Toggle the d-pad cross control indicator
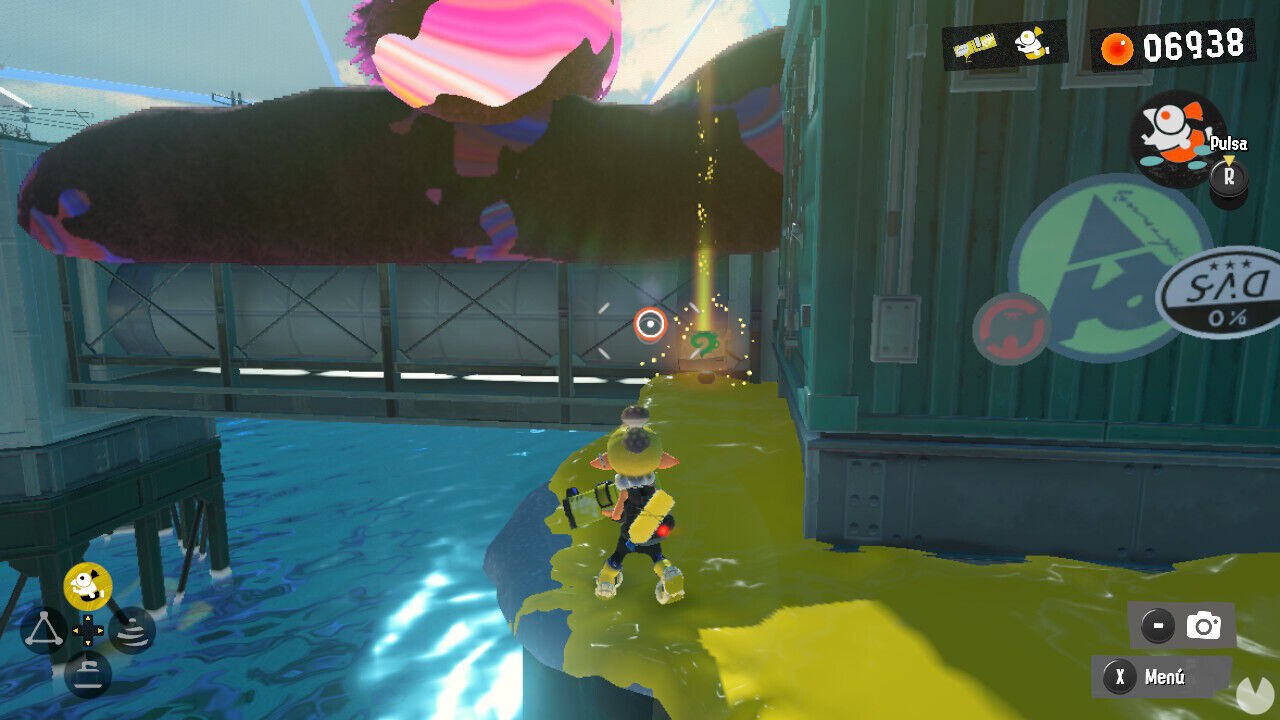Screen dimensions: 1280x720 (x=88, y=630)
